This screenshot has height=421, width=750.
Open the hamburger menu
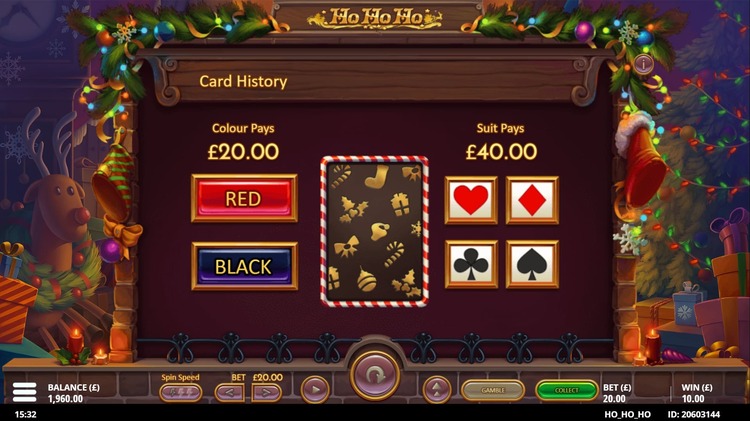24,391
